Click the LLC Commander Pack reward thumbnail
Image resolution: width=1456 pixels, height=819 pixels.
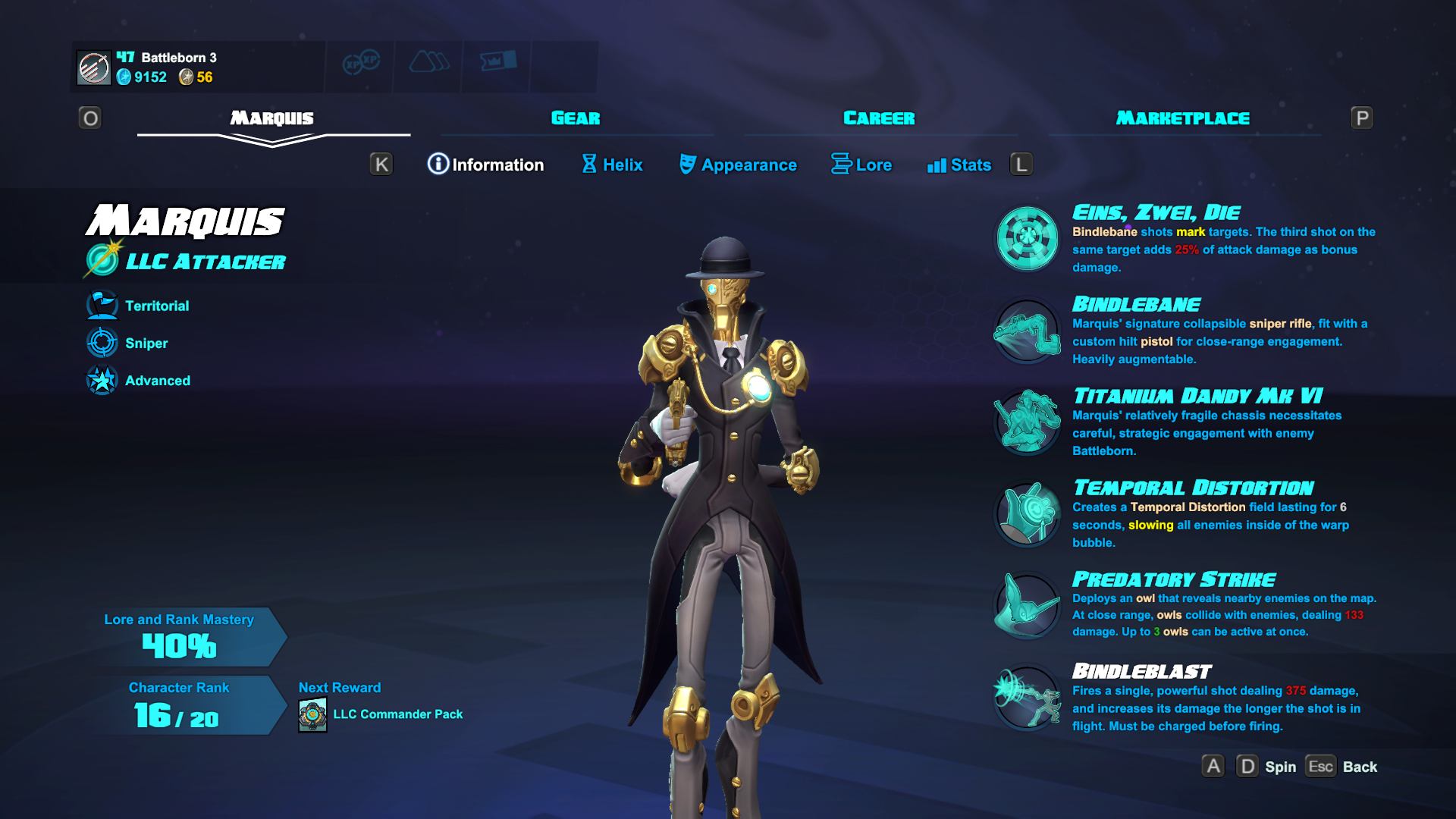click(312, 714)
